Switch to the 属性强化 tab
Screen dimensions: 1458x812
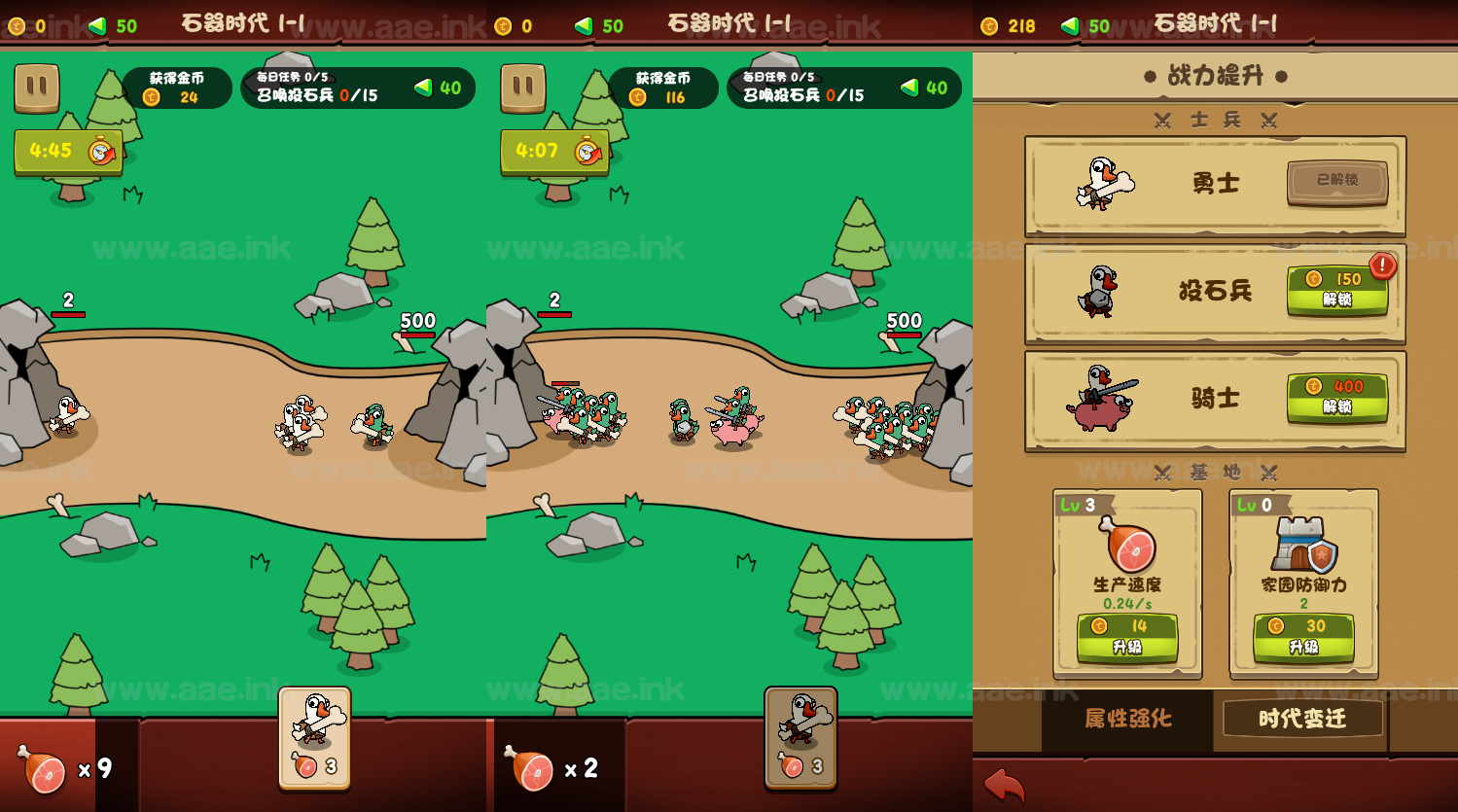click(x=1128, y=719)
